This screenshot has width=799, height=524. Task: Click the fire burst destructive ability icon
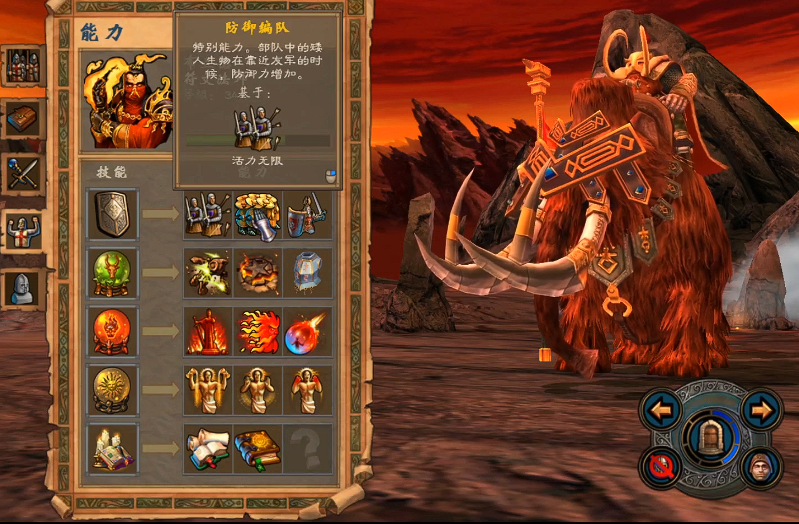point(258,331)
